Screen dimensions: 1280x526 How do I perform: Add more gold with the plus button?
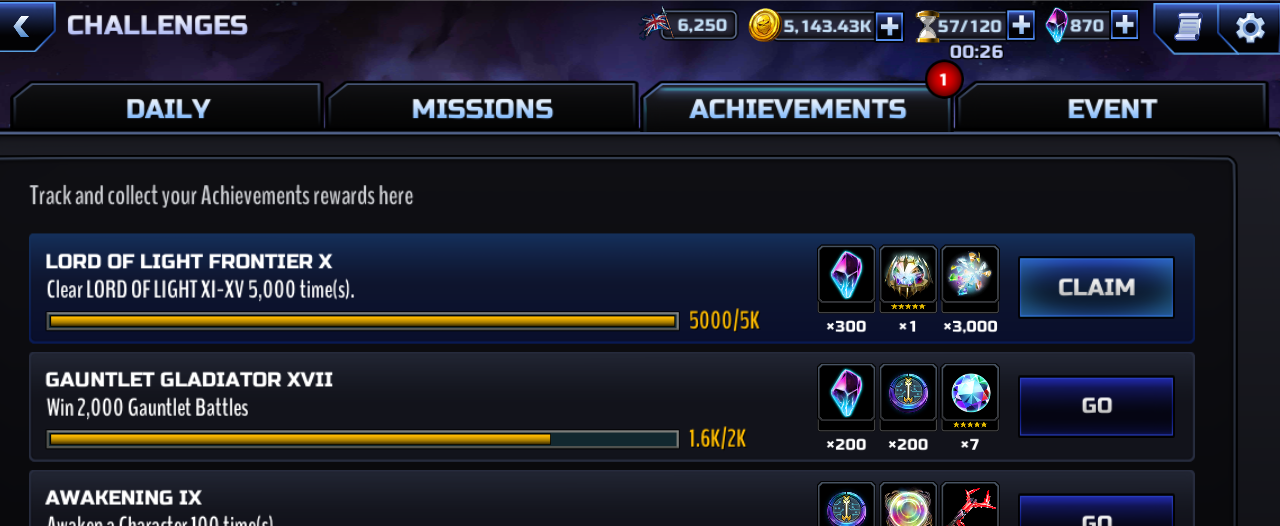tap(889, 26)
